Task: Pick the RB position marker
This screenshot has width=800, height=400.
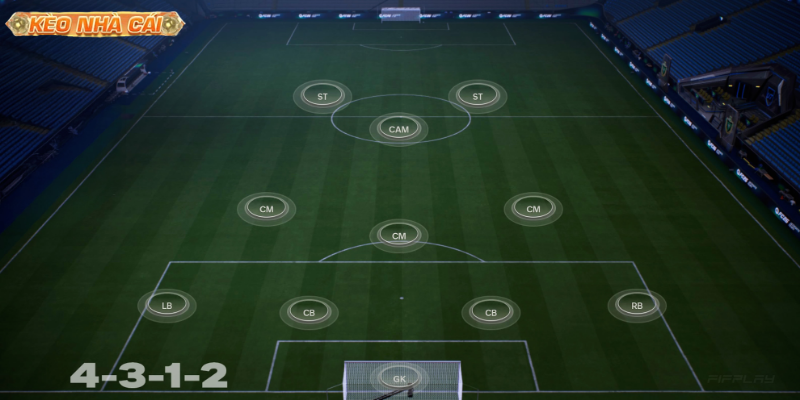Action: click(x=637, y=305)
